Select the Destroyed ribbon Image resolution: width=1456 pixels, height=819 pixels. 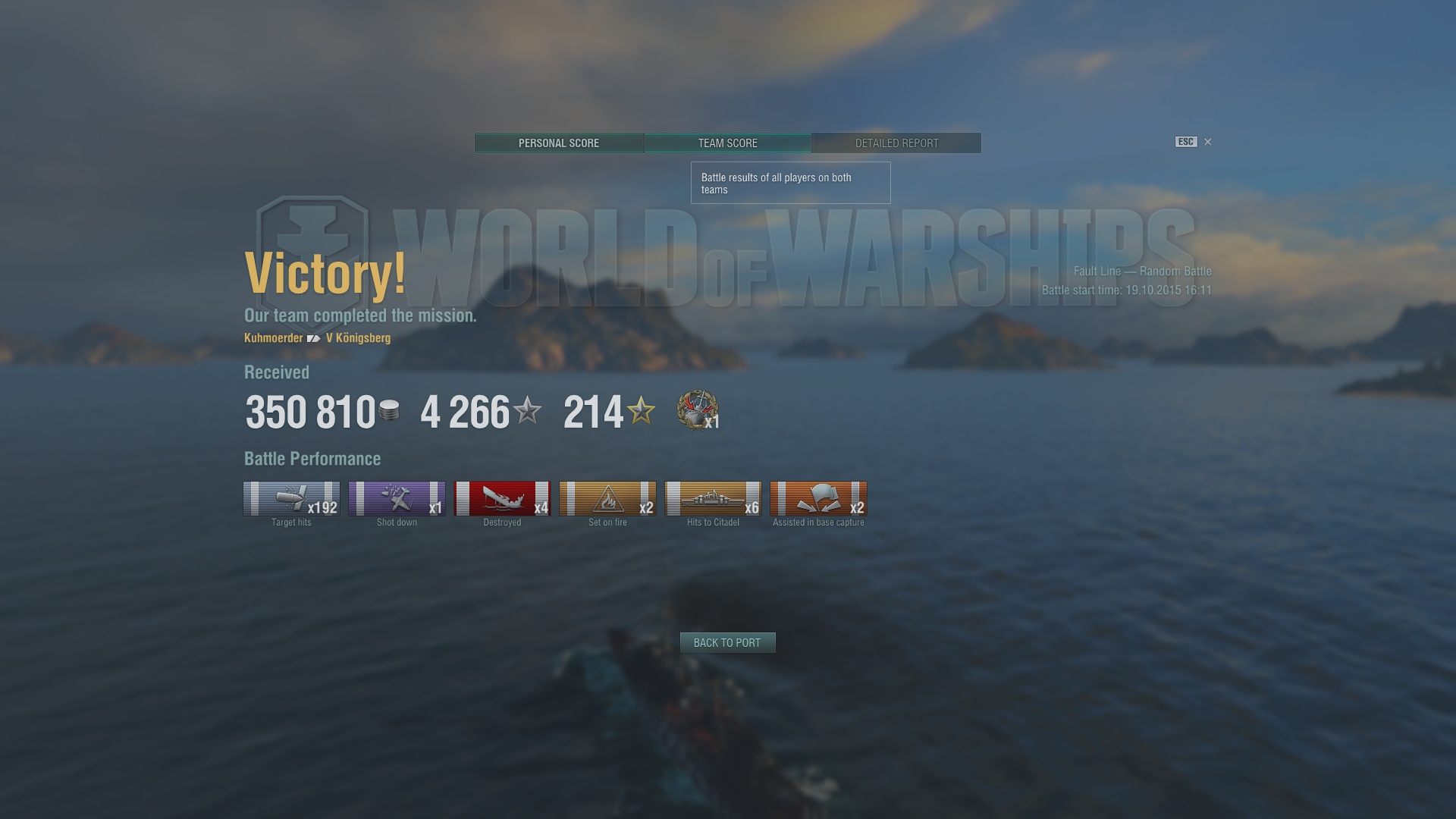pyautogui.click(x=502, y=499)
